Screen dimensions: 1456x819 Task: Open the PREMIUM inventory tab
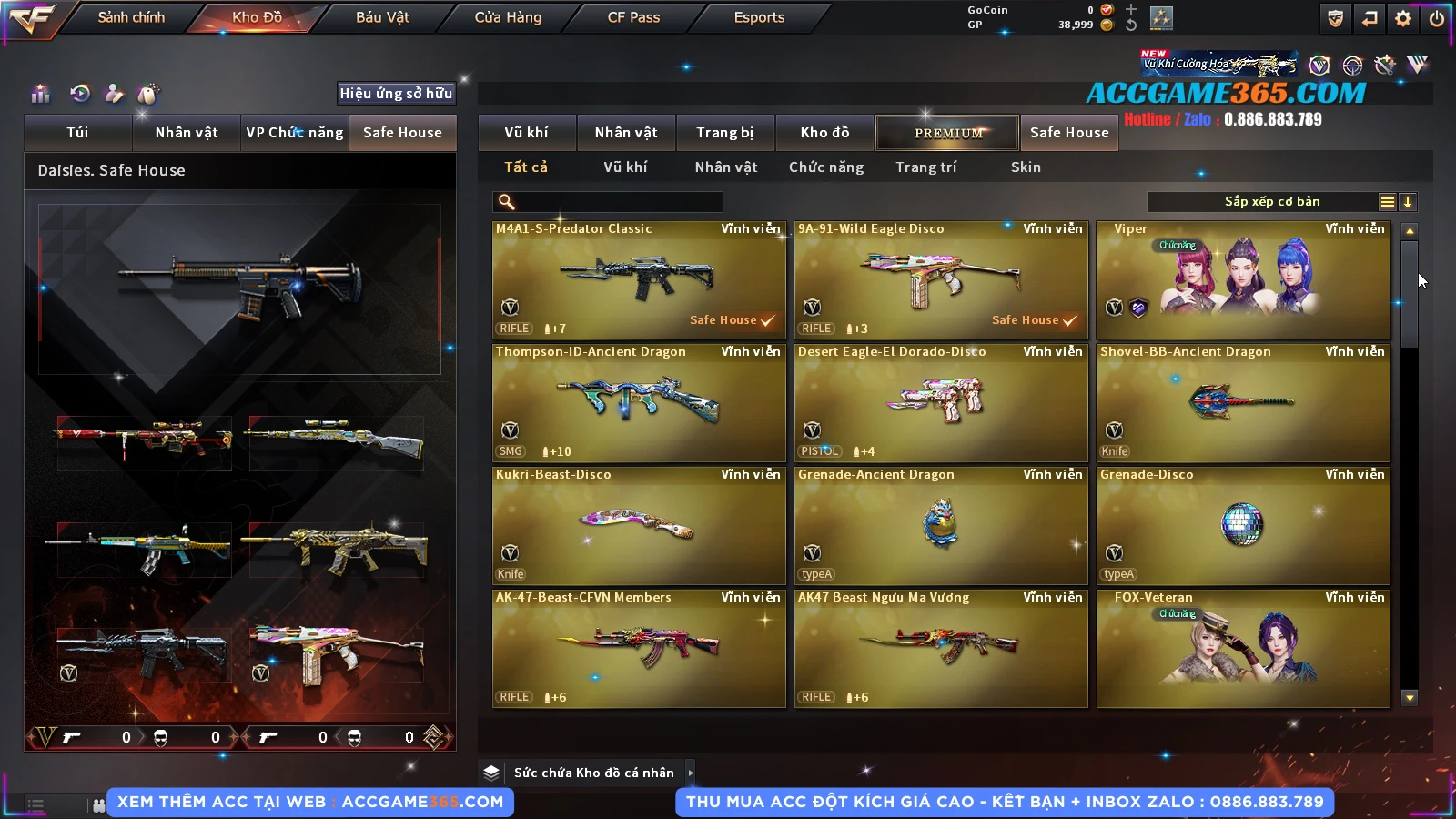pos(948,133)
